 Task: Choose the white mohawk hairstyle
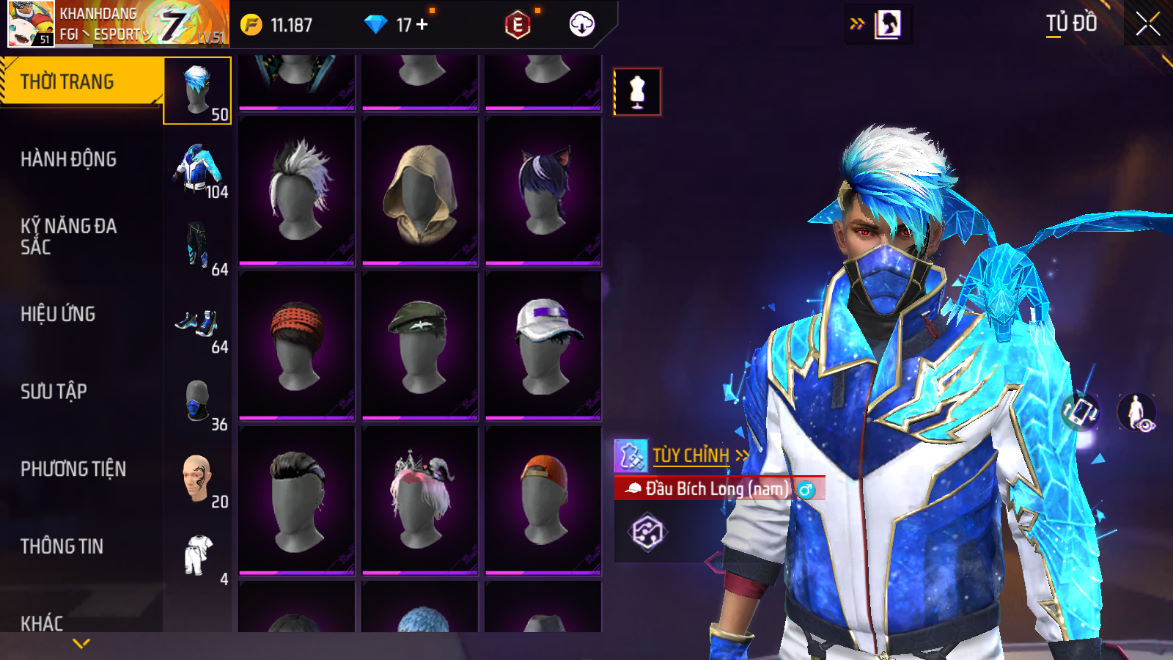coord(297,190)
